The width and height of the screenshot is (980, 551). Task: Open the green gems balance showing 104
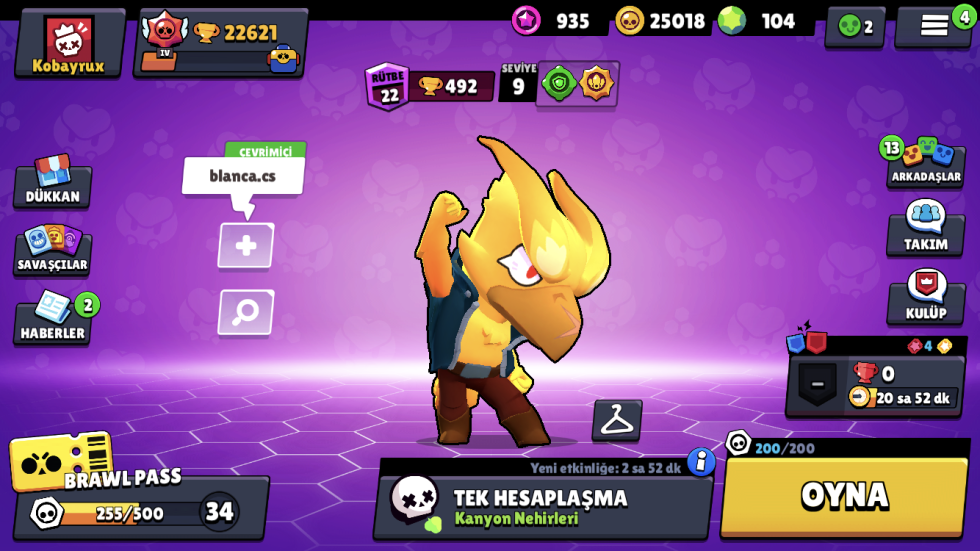click(765, 21)
